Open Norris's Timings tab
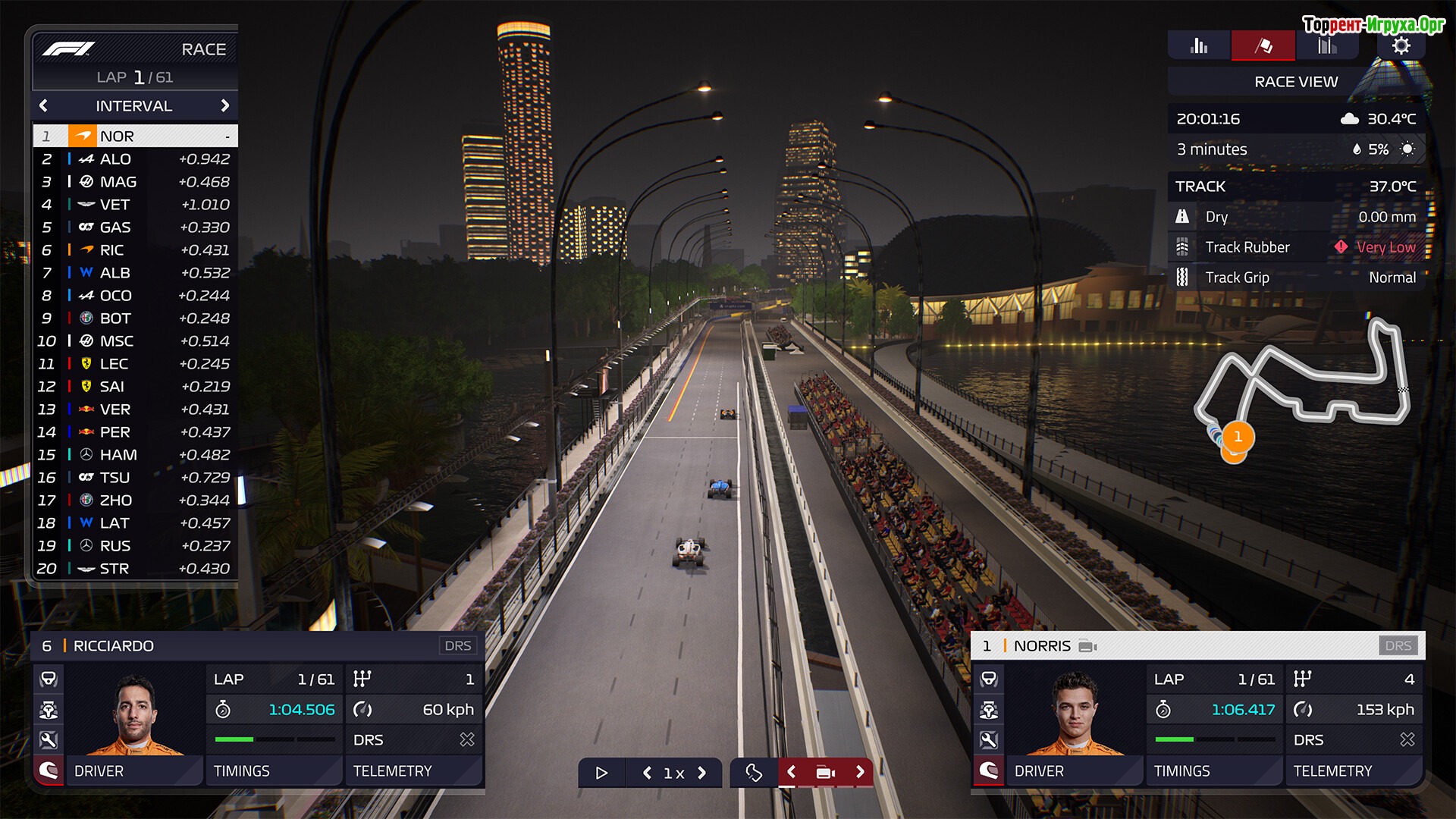 tap(1213, 771)
